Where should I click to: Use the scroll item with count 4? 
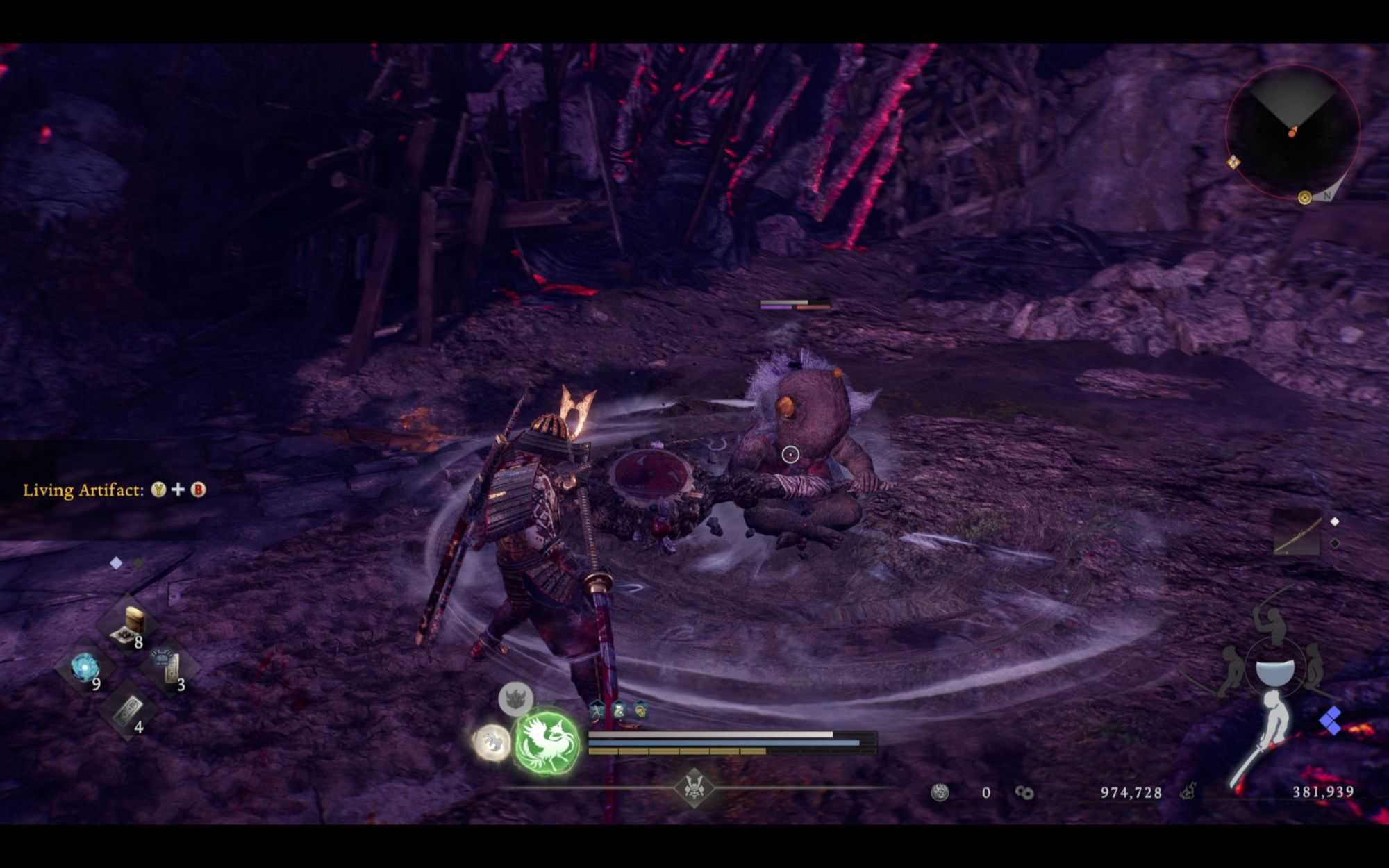coord(128,710)
